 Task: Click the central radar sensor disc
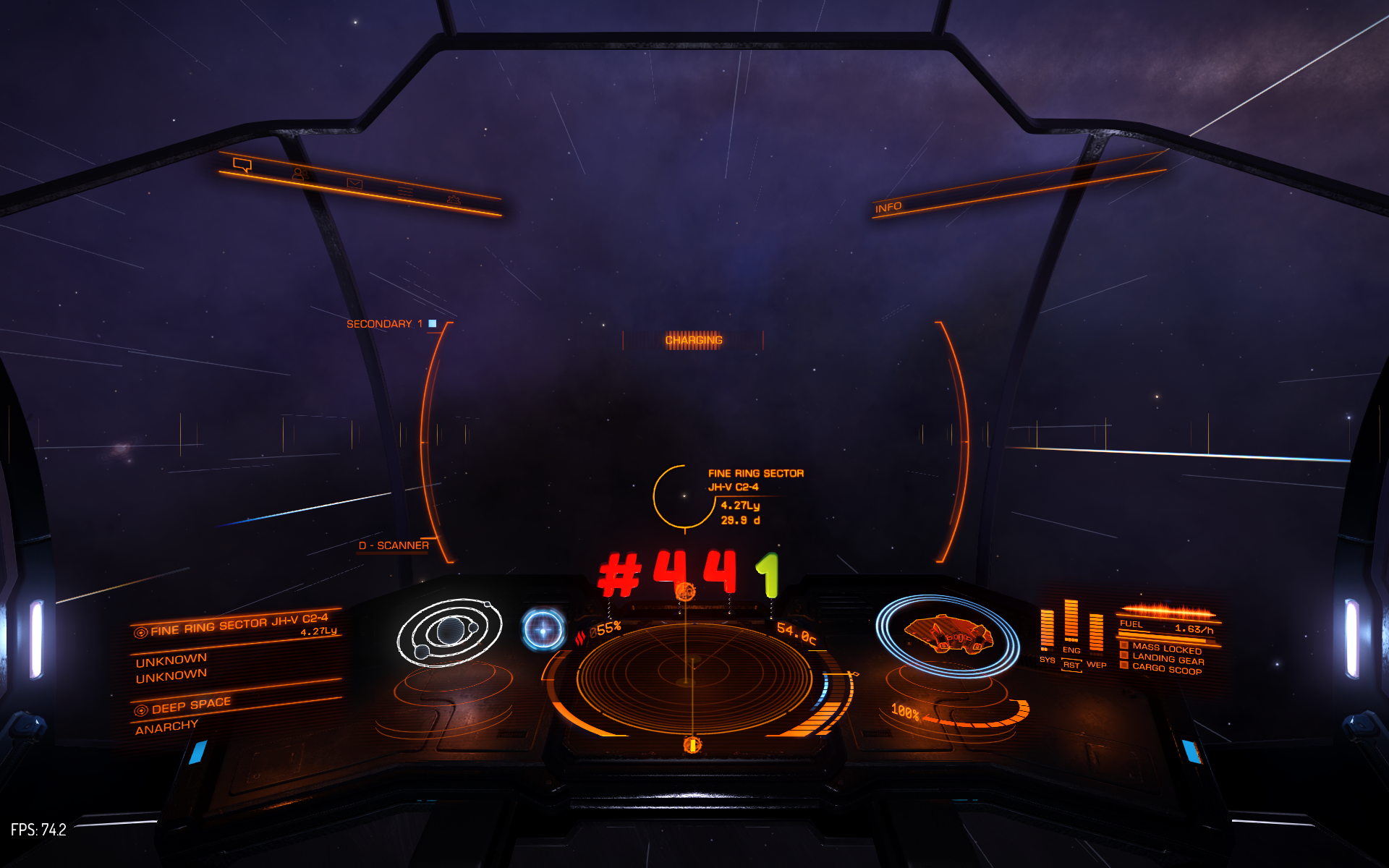693,678
